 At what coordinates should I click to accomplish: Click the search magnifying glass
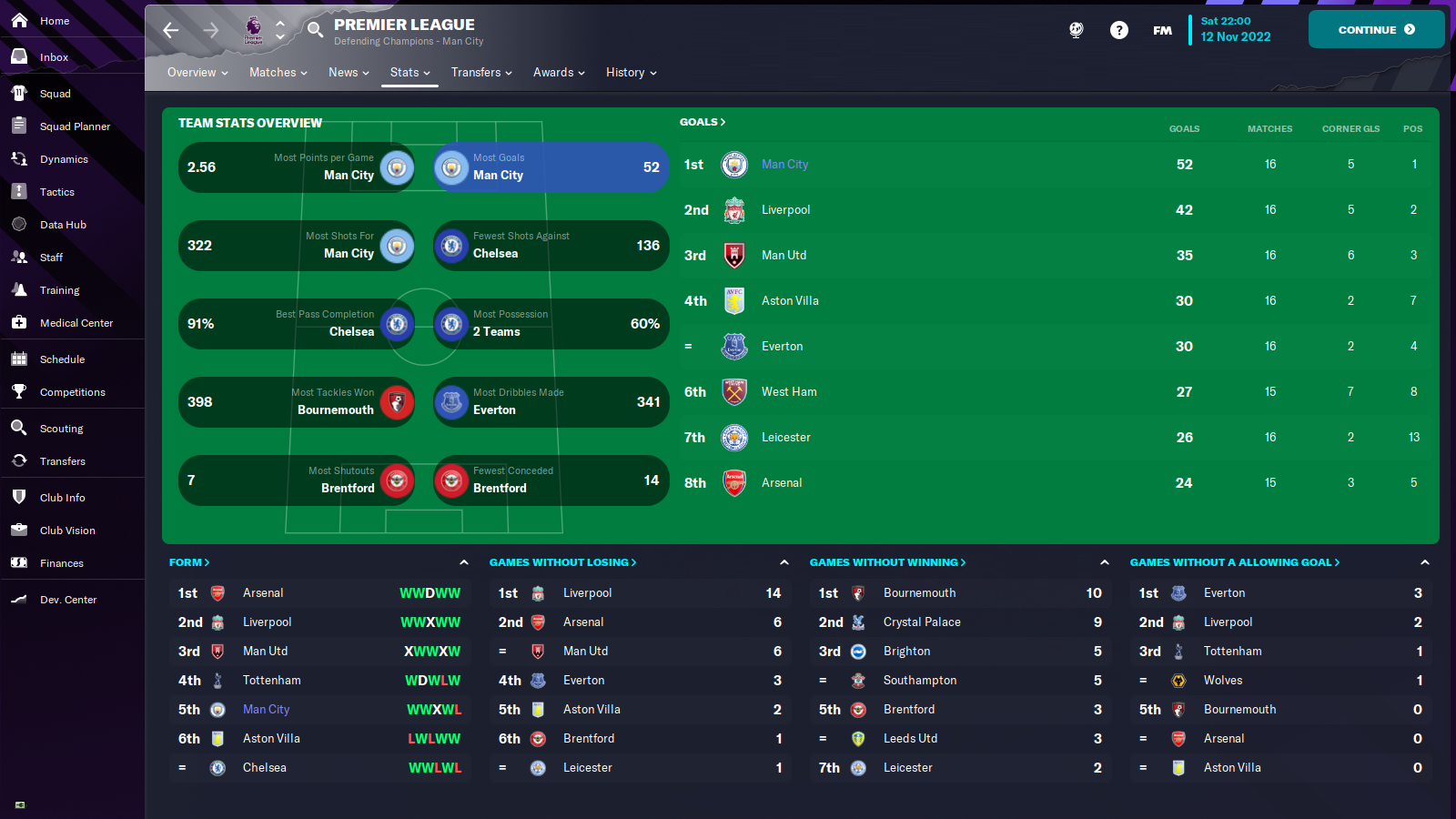(314, 28)
